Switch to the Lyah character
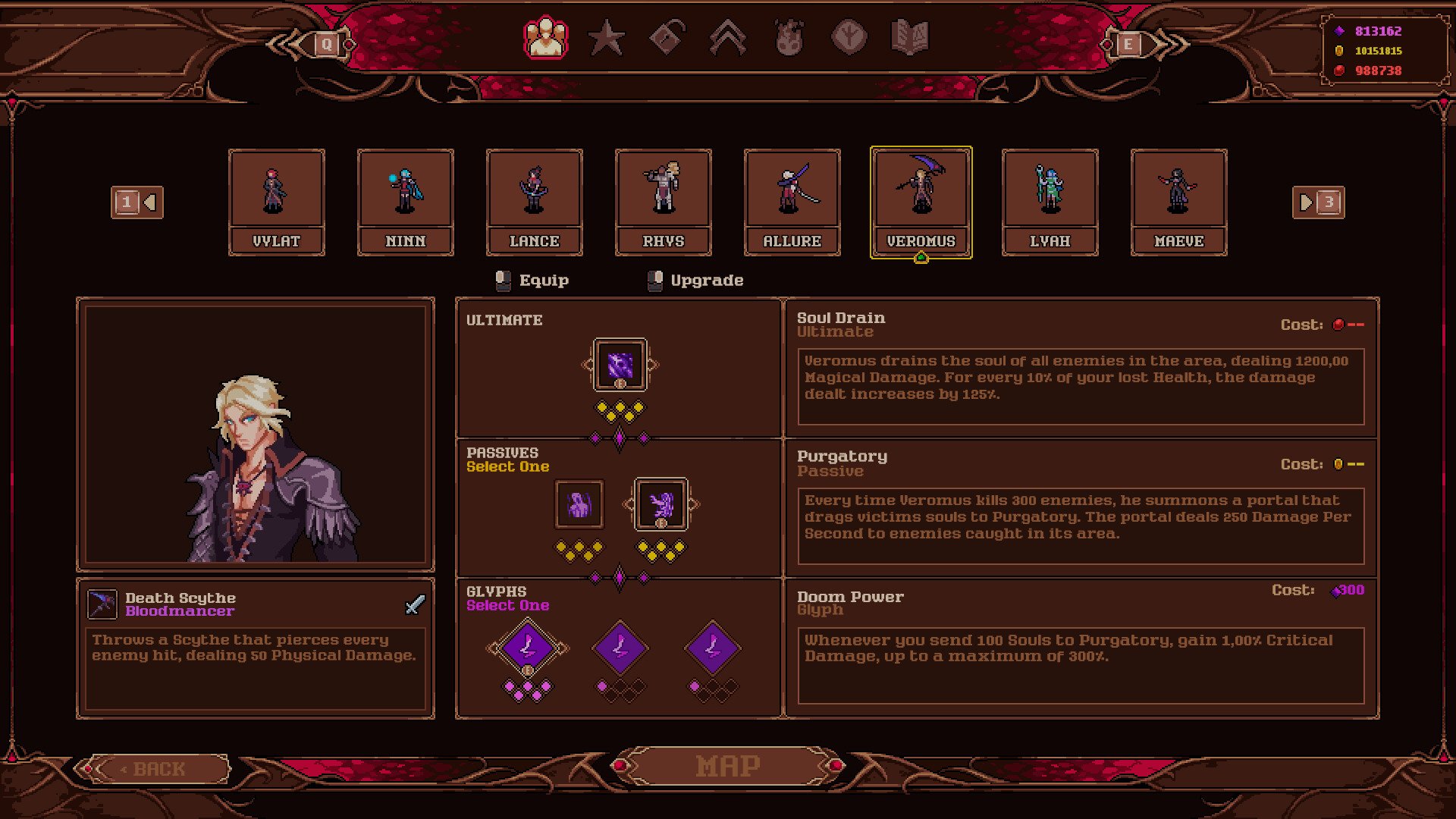1456x819 pixels. coord(1050,202)
